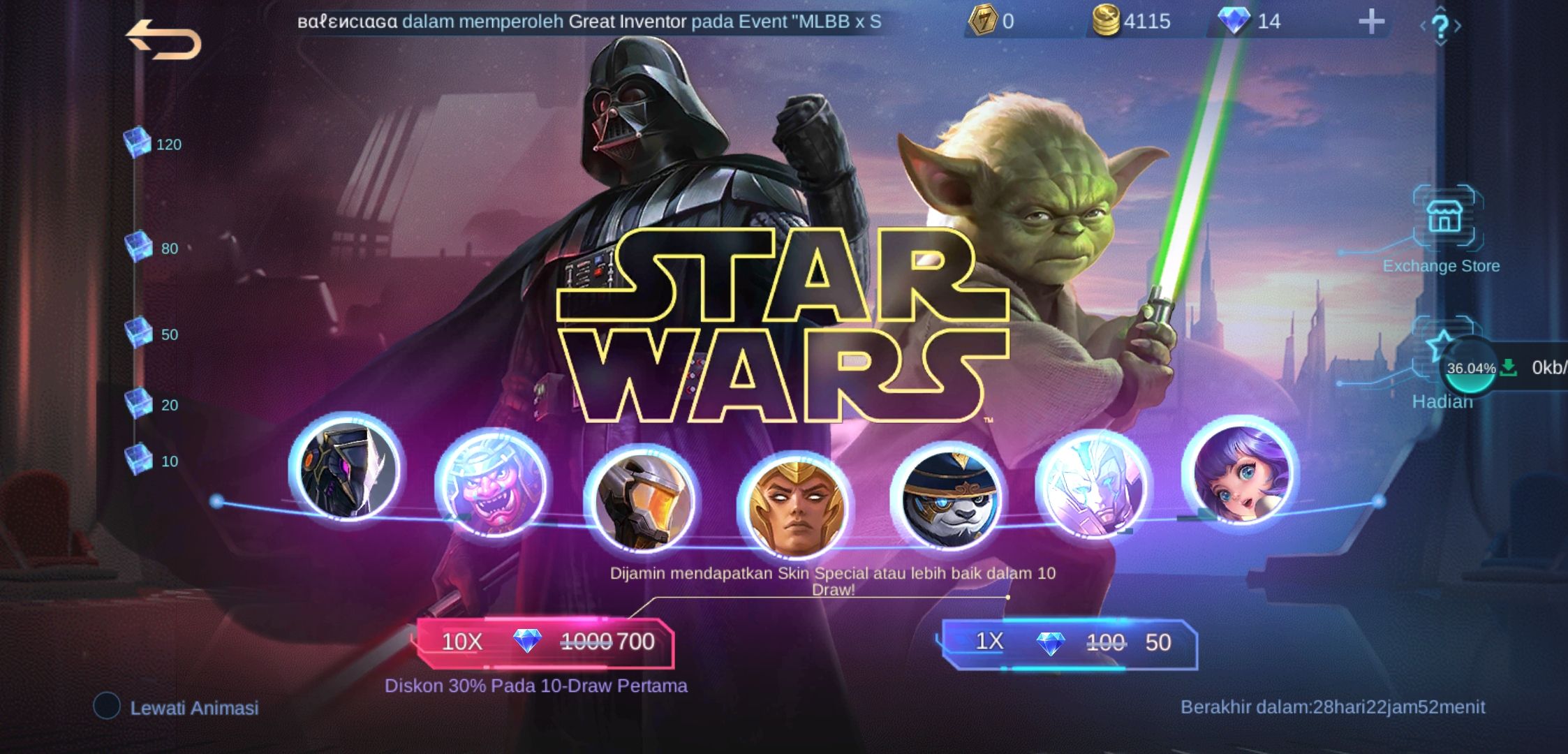This screenshot has height=754, width=1568.
Task: Buy the 10X draw for 700 diamonds
Action: [545, 642]
